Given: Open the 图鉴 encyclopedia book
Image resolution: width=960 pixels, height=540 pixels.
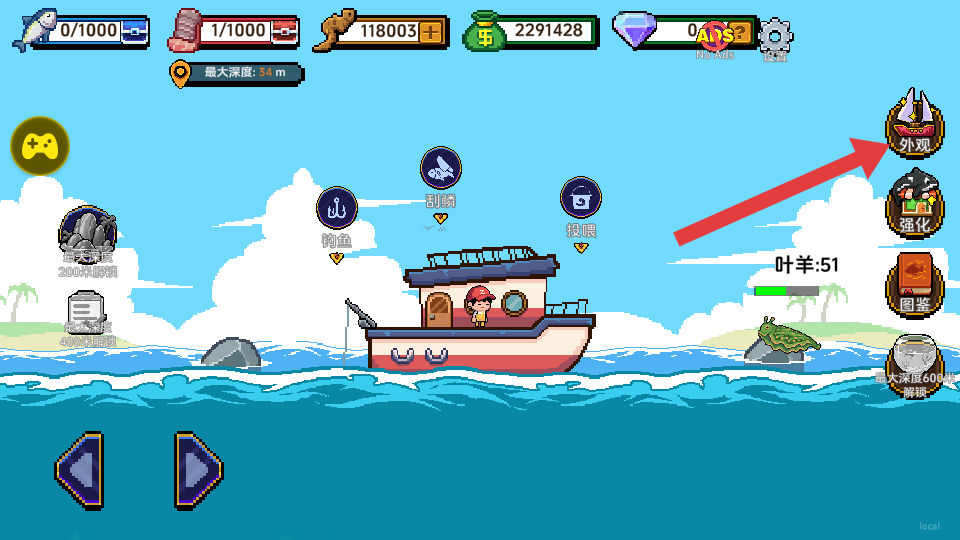Looking at the screenshot, I should 914,283.
